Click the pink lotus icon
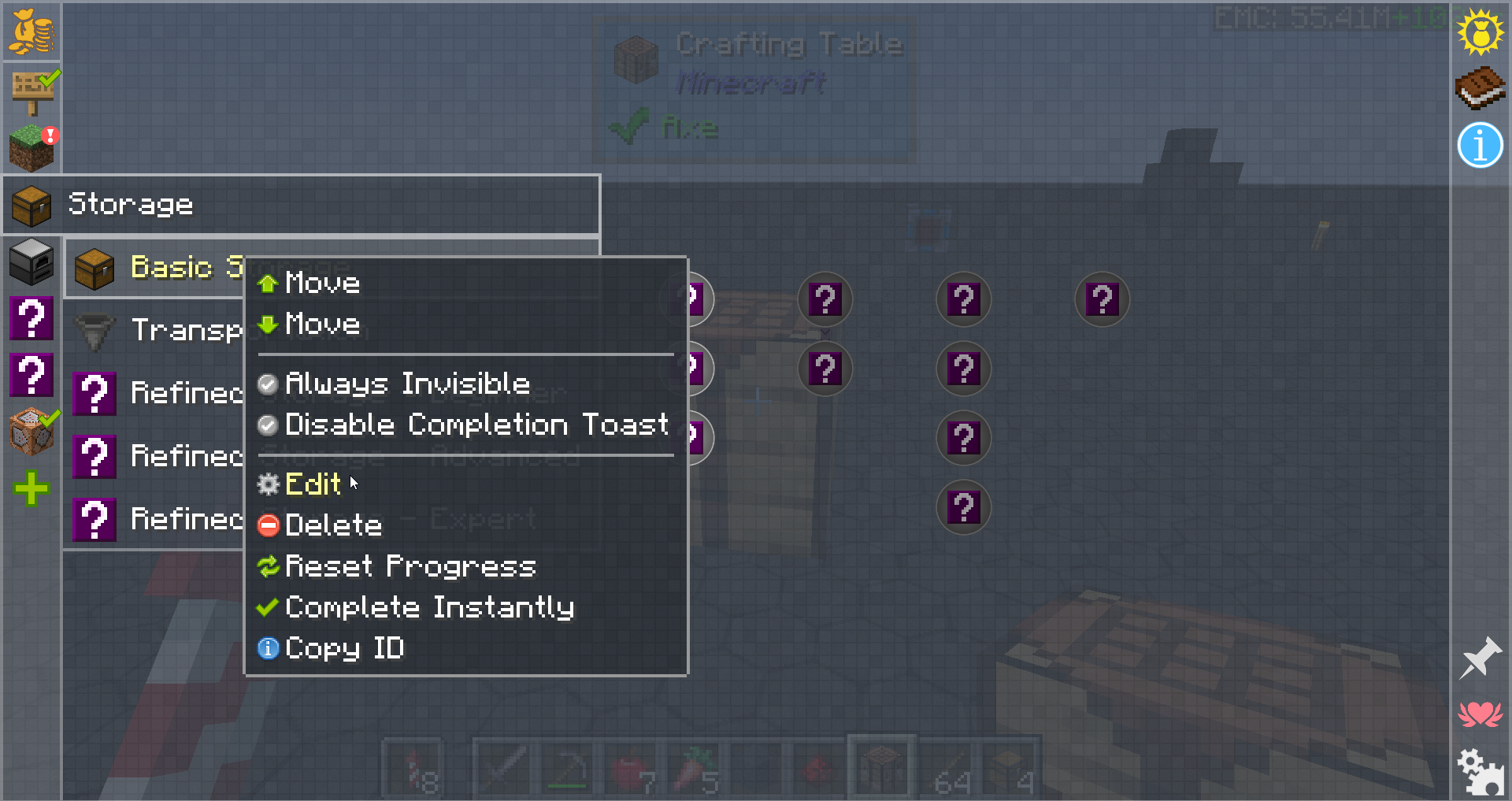This screenshot has width=1512, height=801. point(1480,714)
